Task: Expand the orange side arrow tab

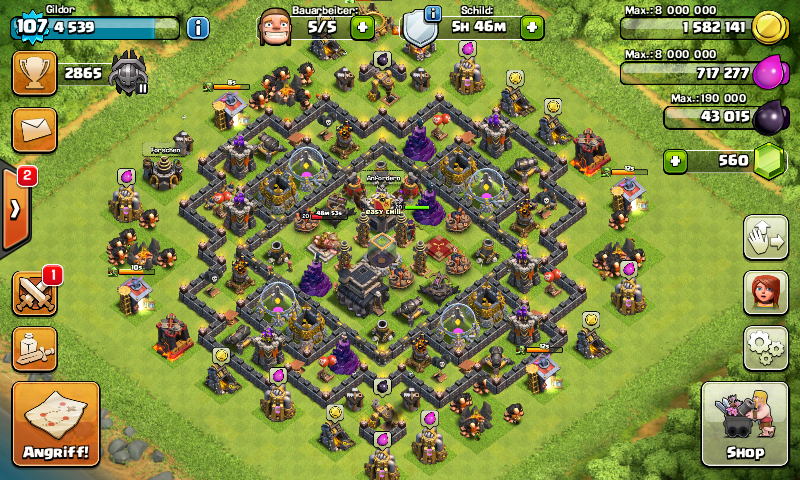Action: pos(15,210)
